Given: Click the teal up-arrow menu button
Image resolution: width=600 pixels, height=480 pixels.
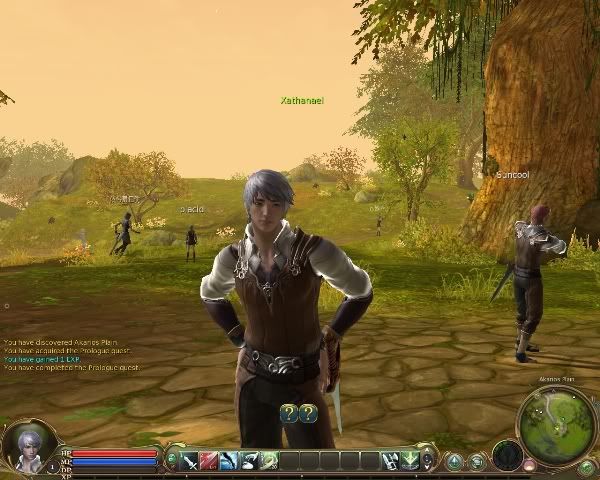Looking at the screenshot, I should tap(455, 461).
